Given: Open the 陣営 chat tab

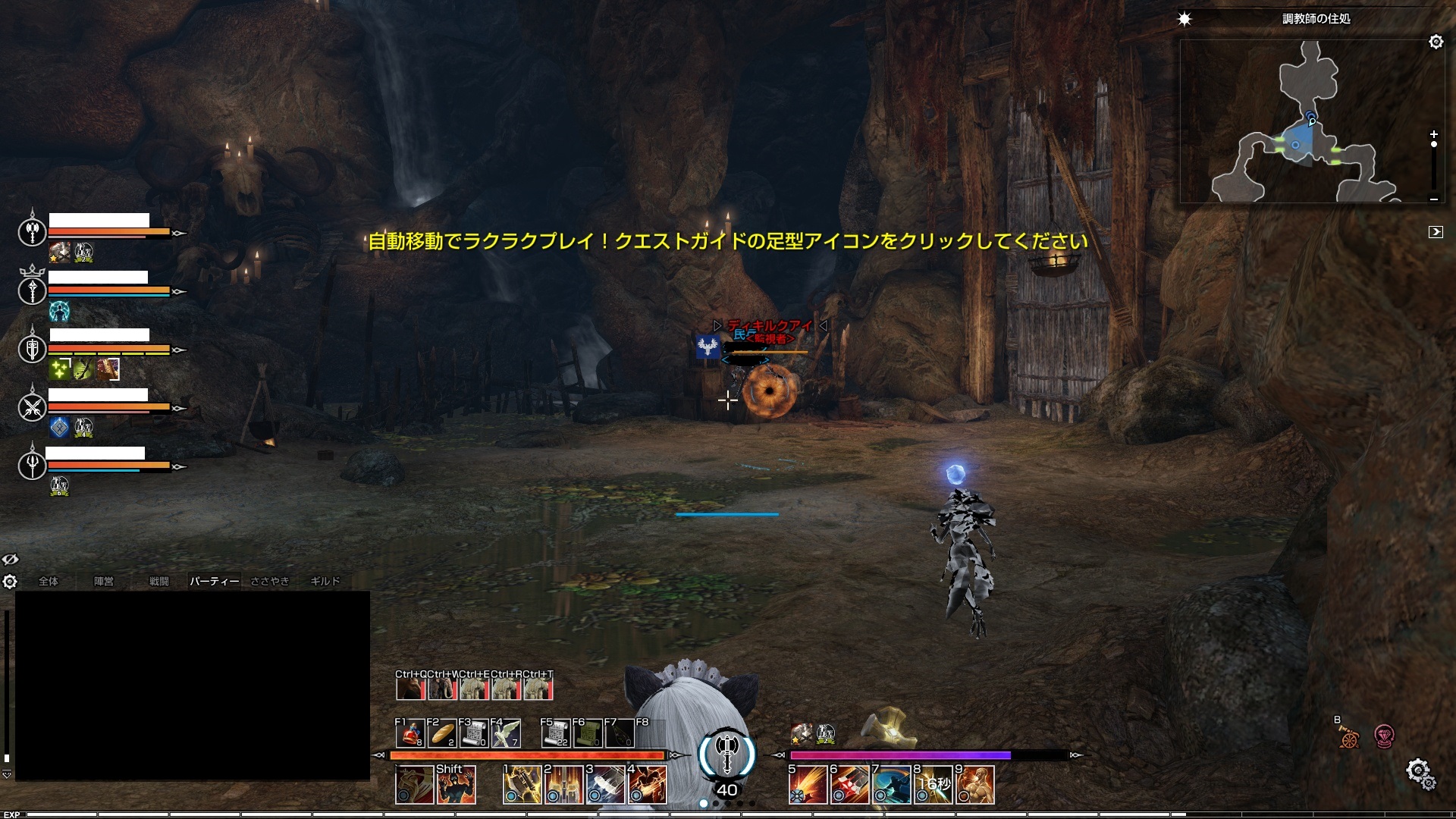Looking at the screenshot, I should 104,581.
